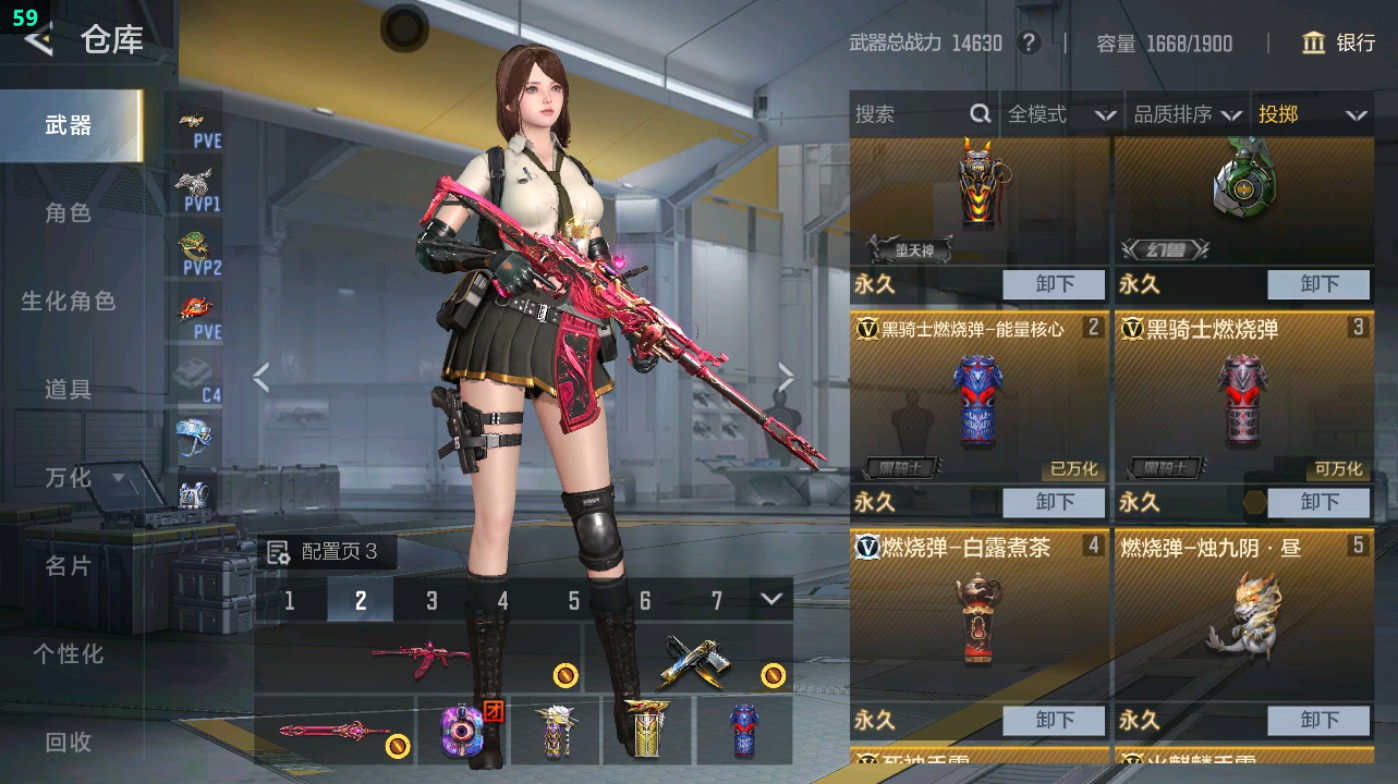The height and width of the screenshot is (784, 1398).
Task: Select the pink rifle primary weapon slot
Action: pyautogui.click(x=418, y=658)
